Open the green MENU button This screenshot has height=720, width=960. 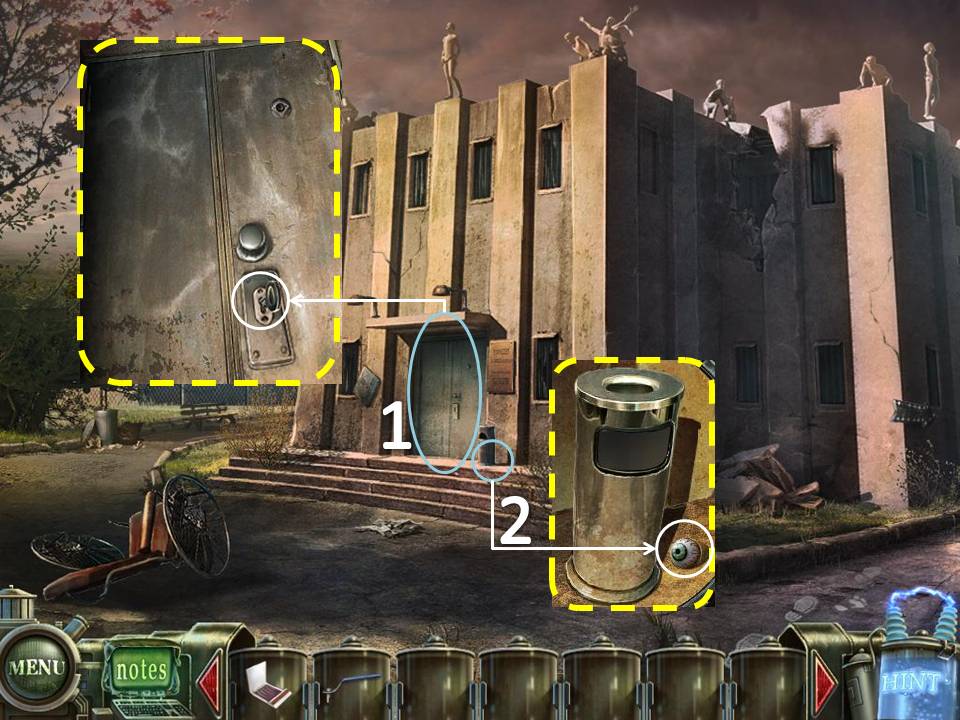(38, 666)
